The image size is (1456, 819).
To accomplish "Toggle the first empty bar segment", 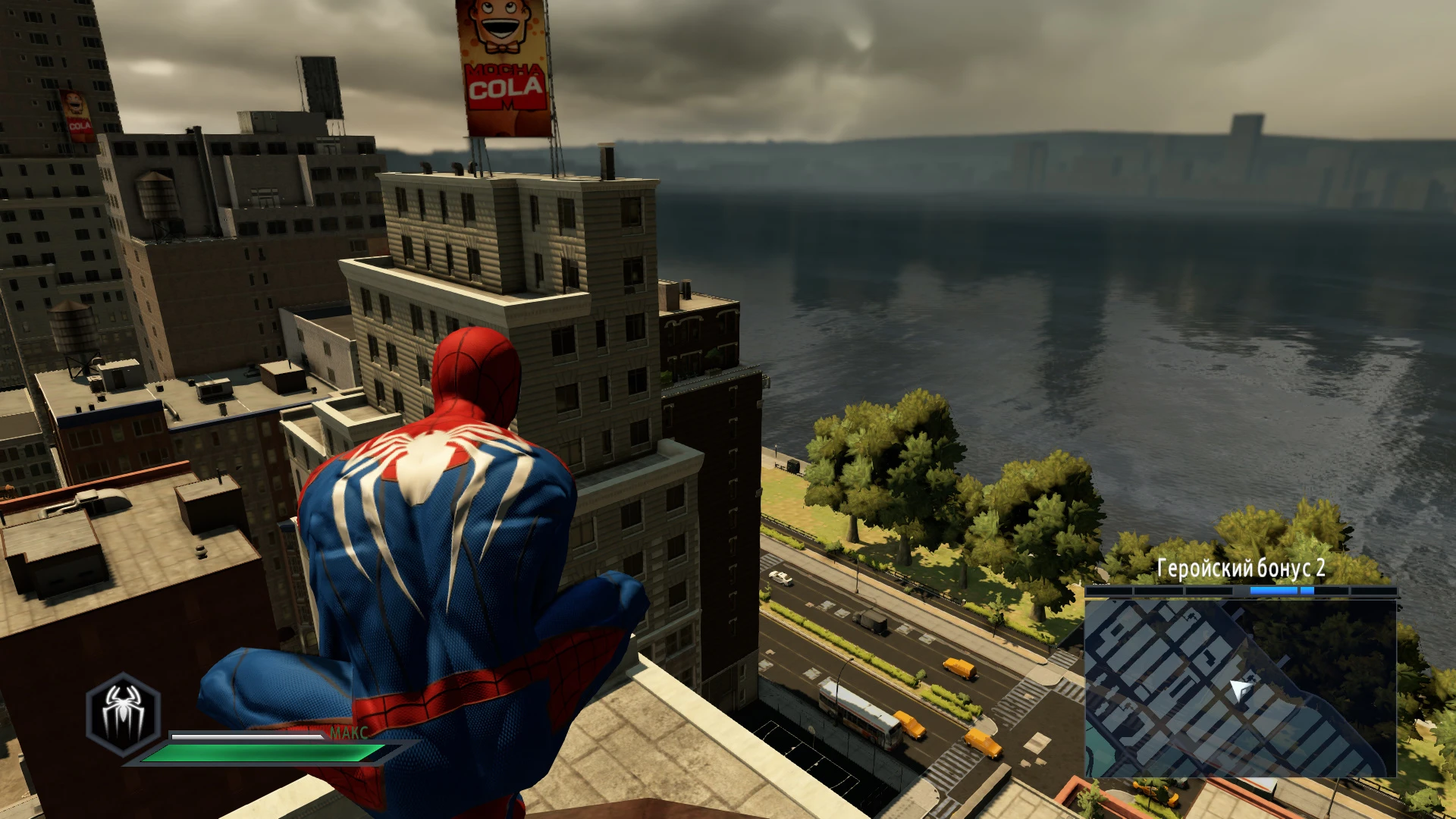I will pos(1108,591).
